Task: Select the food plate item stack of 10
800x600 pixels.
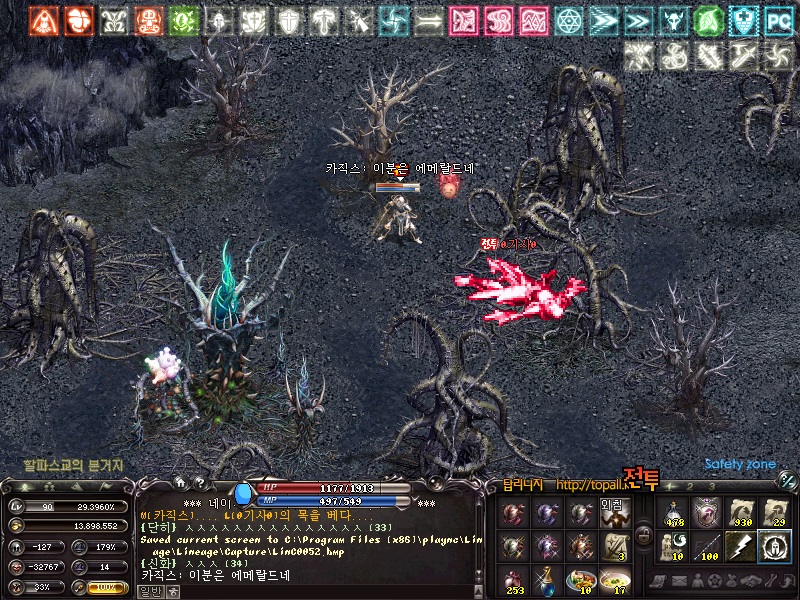Action: point(580,579)
